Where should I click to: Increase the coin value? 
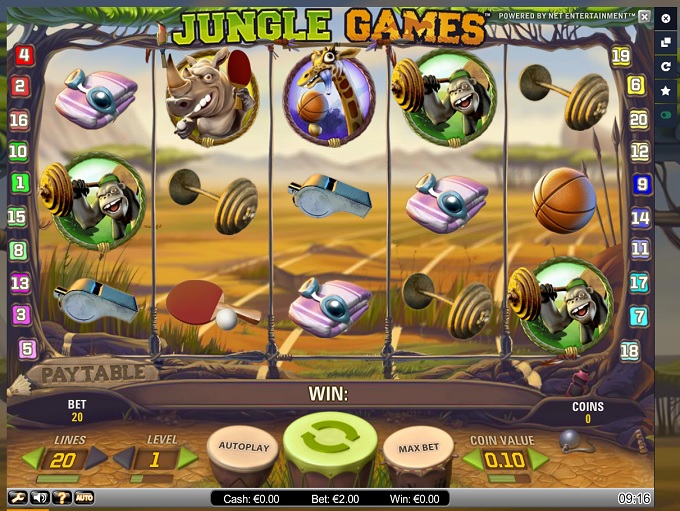click(539, 460)
